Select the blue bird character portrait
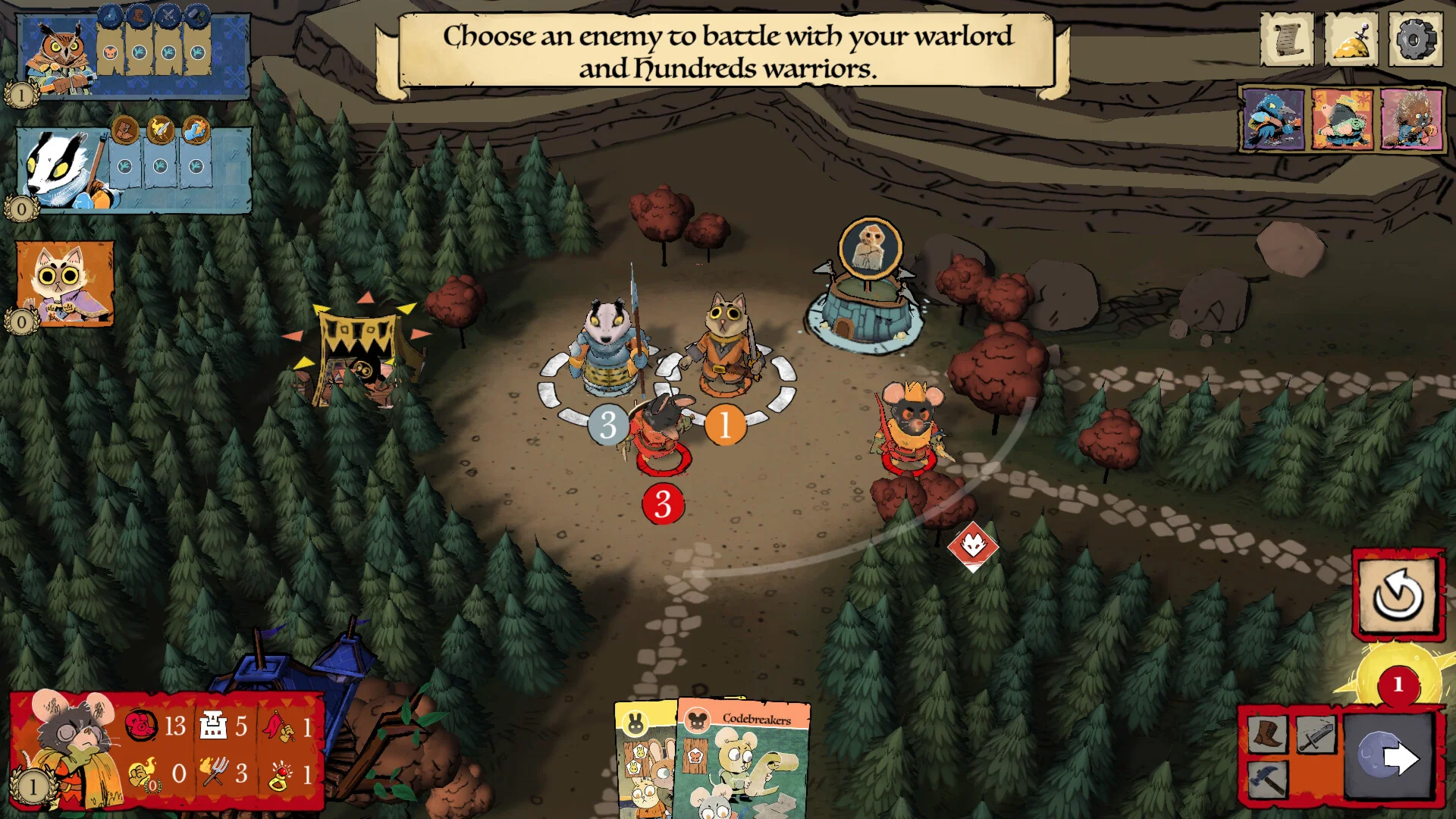The width and height of the screenshot is (1456, 819). click(1273, 119)
